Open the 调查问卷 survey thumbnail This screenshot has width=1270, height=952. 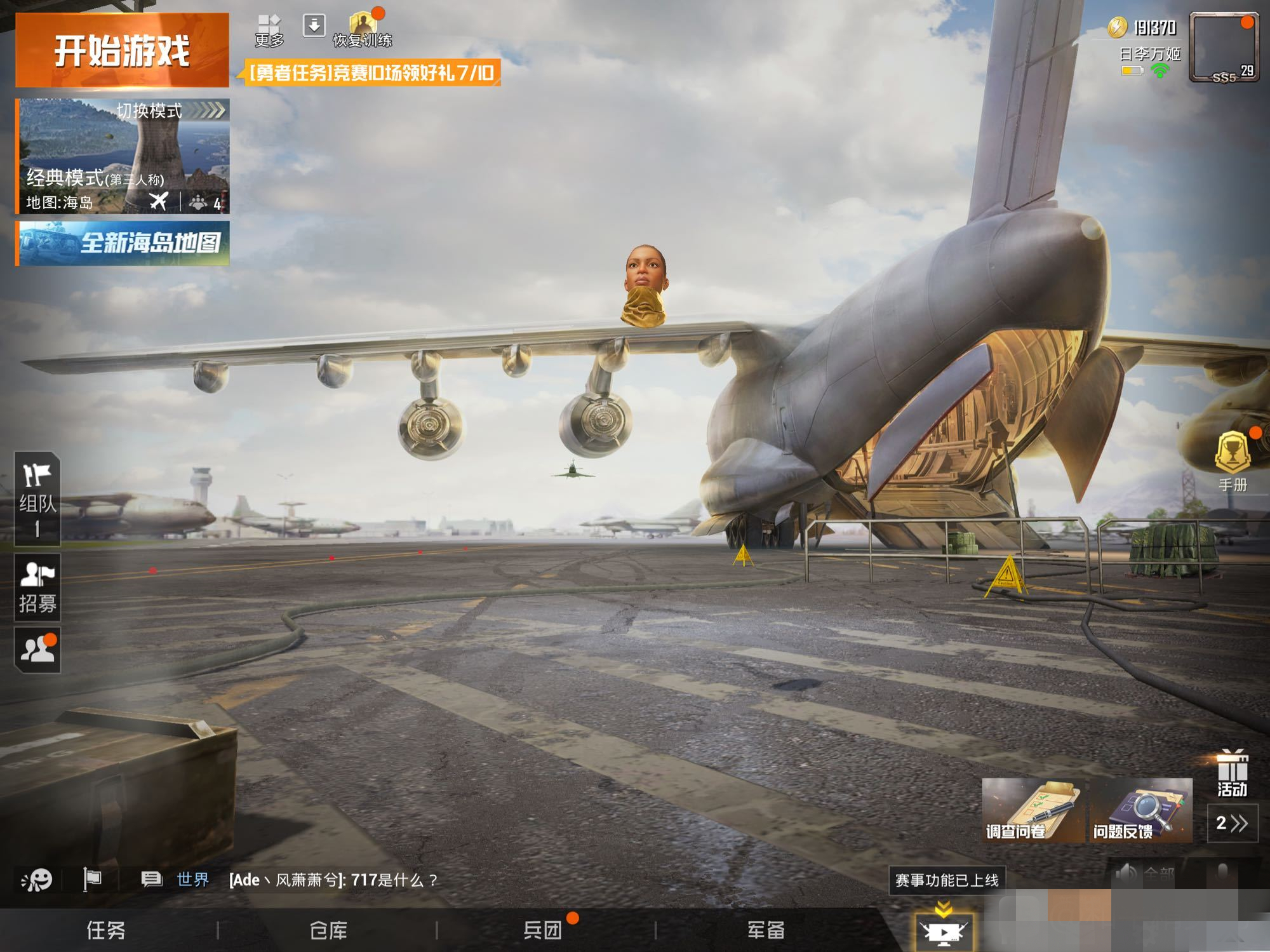click(x=1033, y=810)
